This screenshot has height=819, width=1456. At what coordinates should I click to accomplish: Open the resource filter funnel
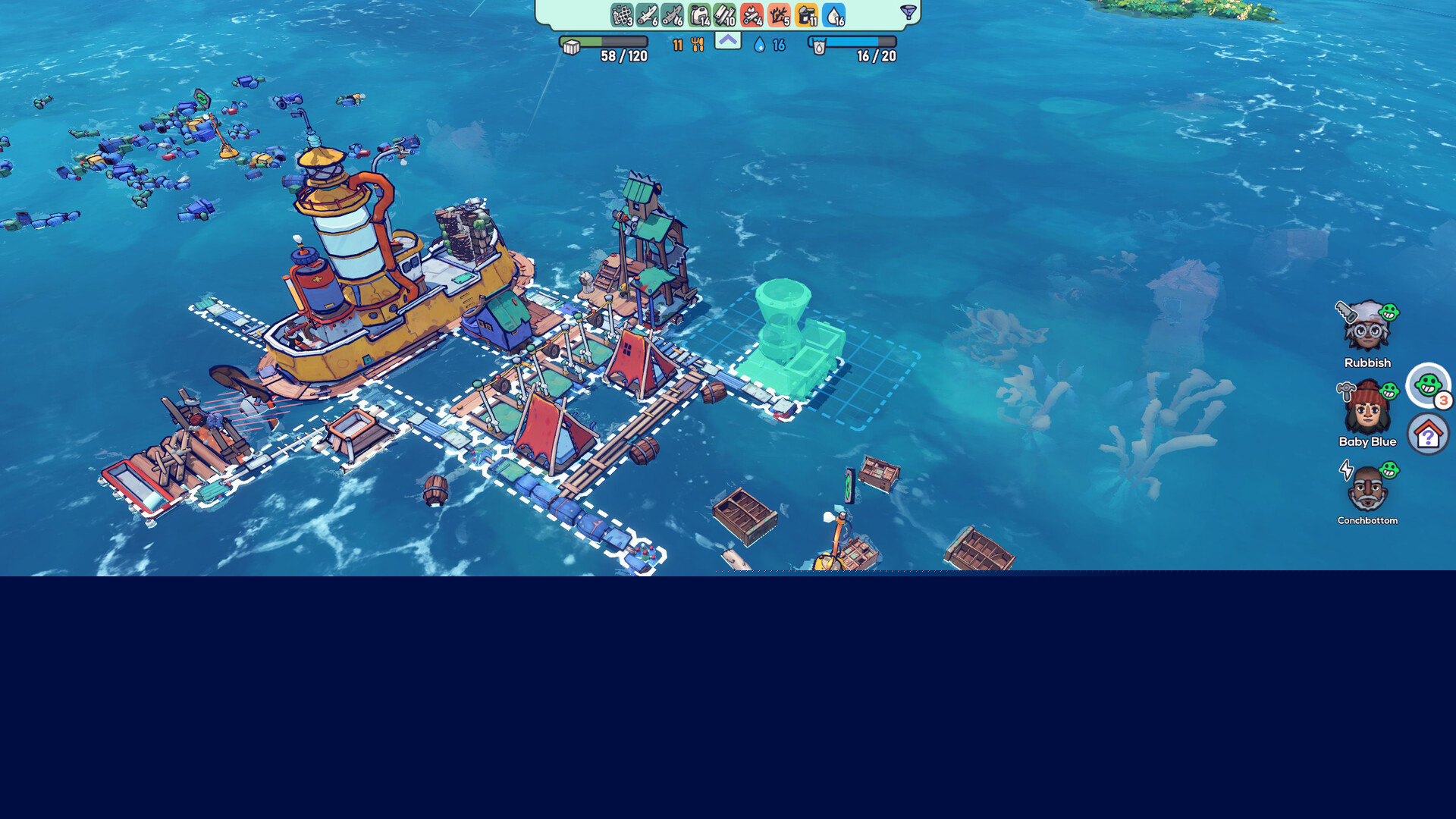point(908,12)
